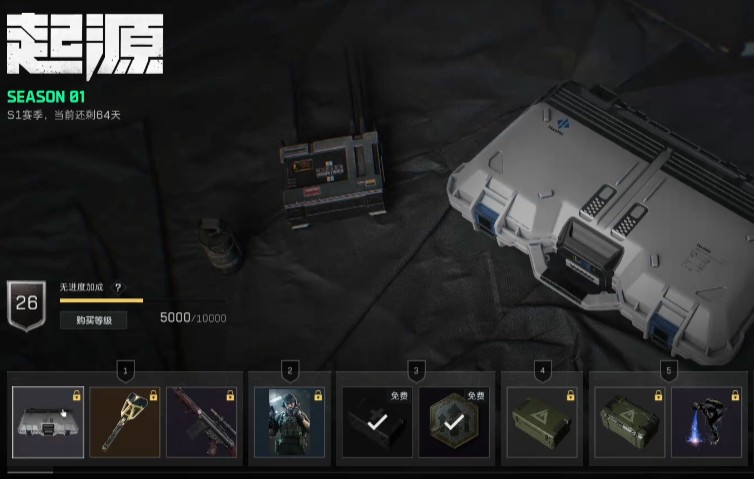Select the claimed free black box reward

click(377, 422)
